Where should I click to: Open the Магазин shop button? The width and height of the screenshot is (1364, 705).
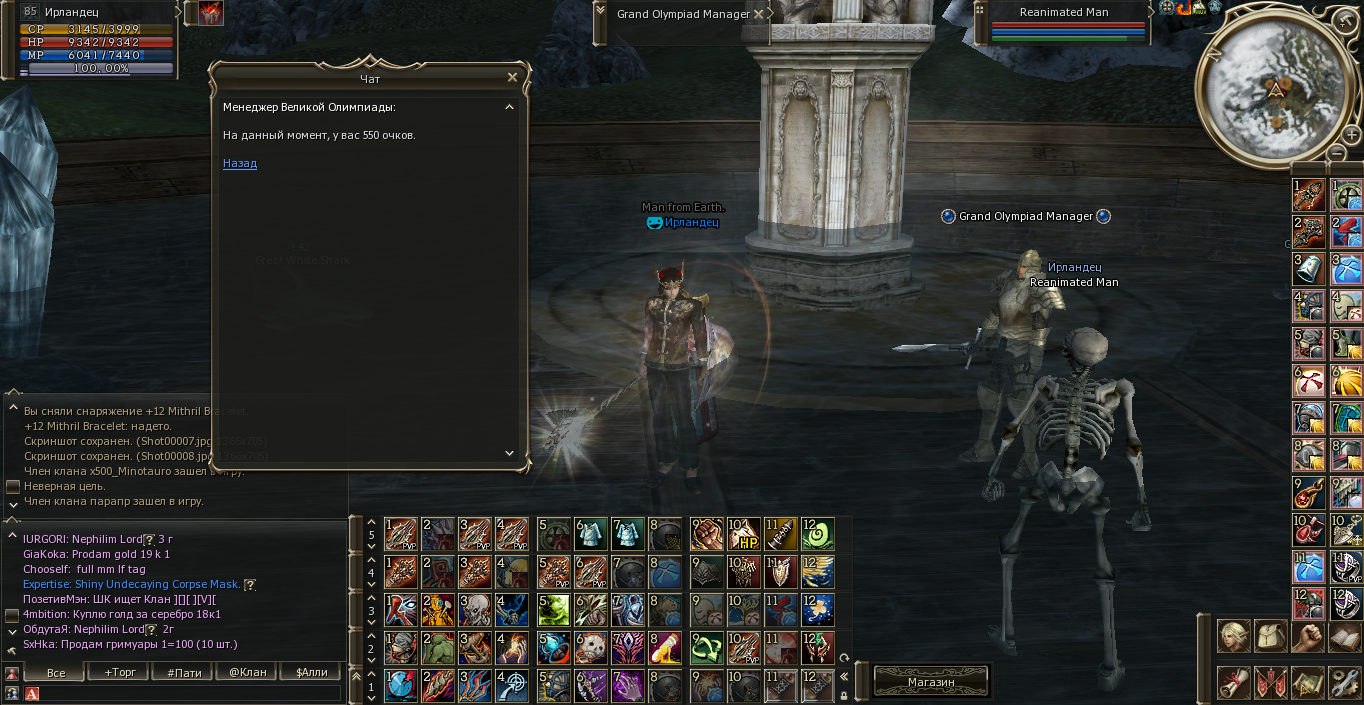pos(931,681)
